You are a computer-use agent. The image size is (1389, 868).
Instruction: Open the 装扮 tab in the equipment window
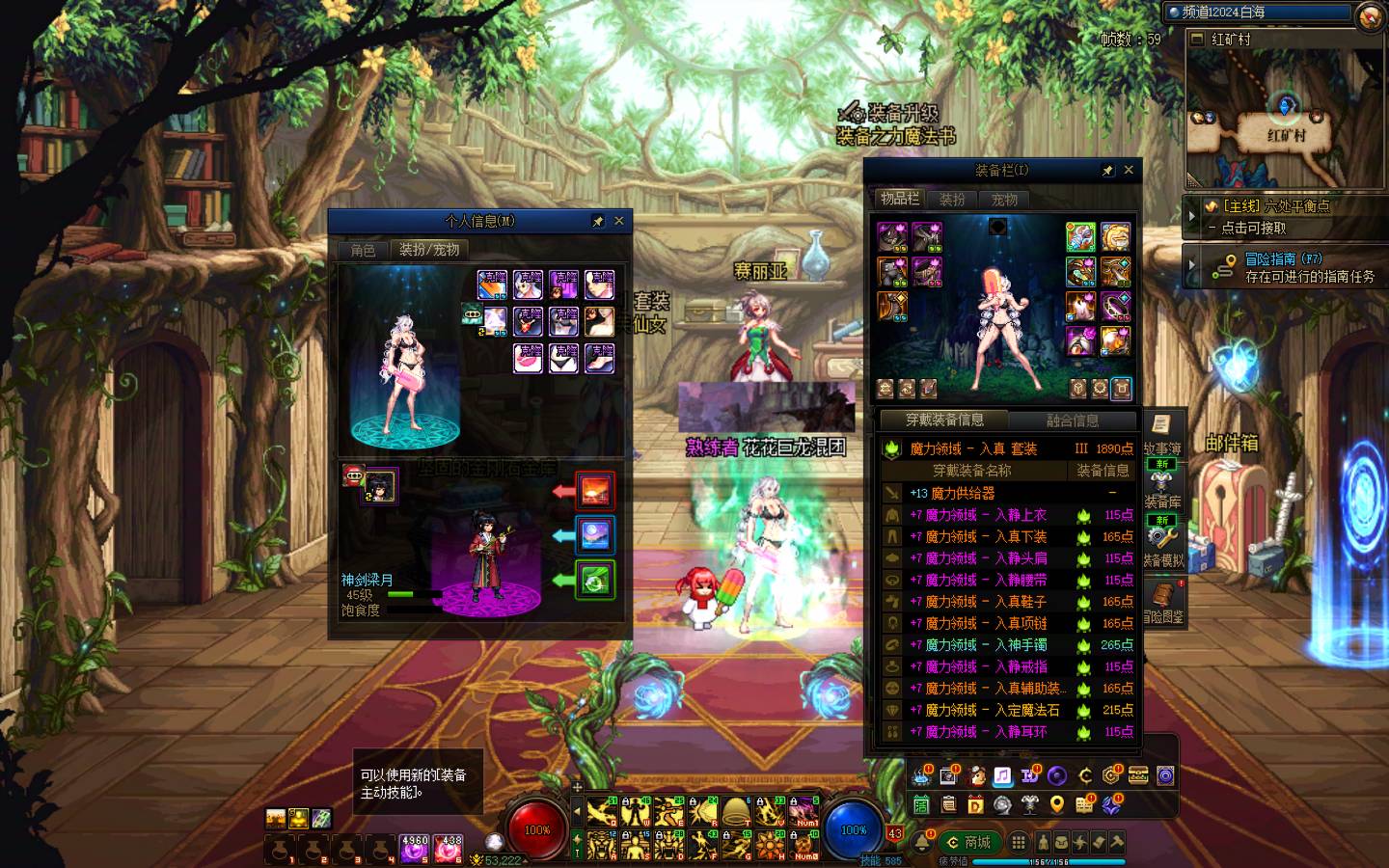click(x=953, y=199)
